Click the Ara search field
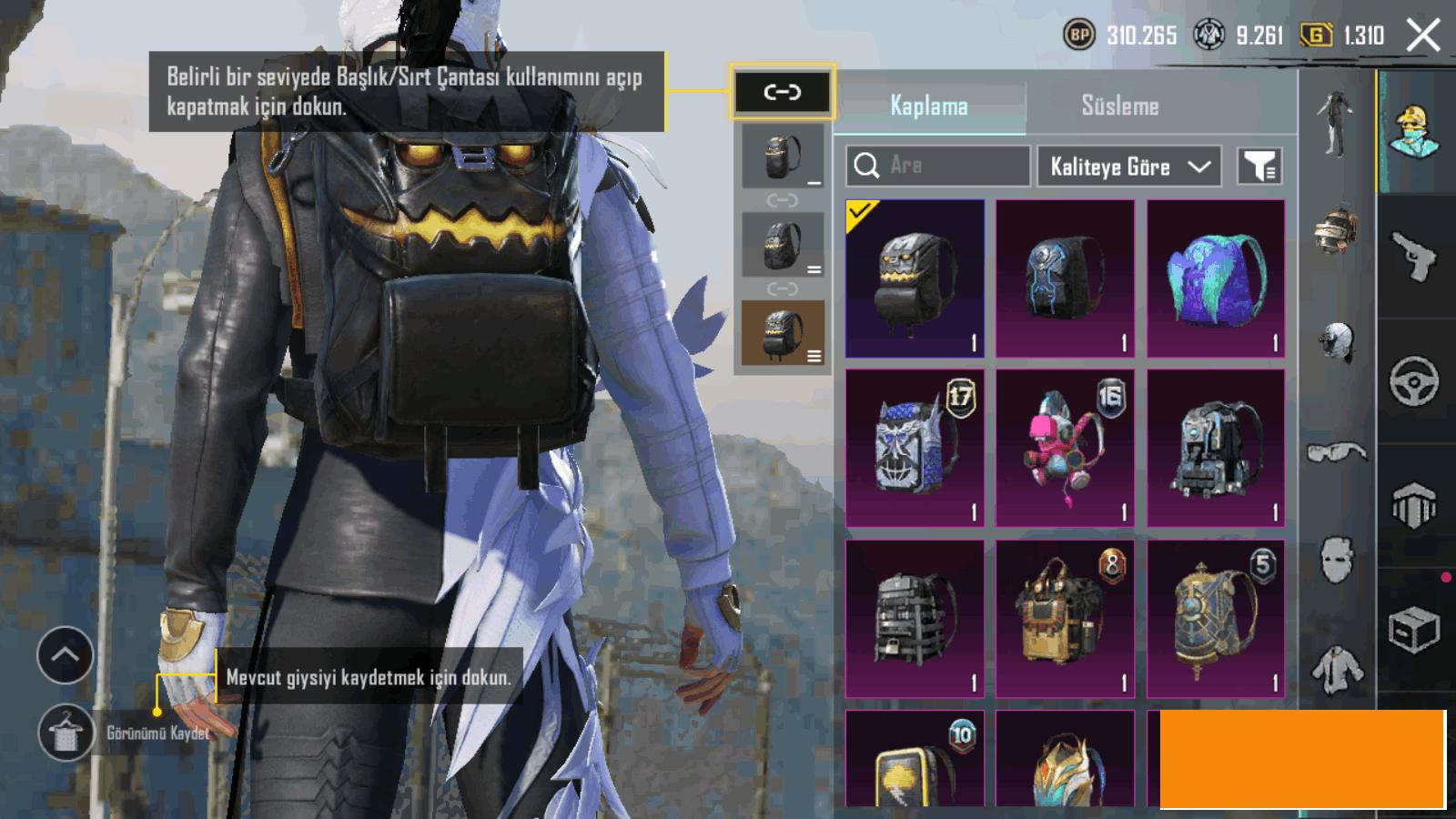Image resolution: width=1456 pixels, height=819 pixels. point(937,166)
